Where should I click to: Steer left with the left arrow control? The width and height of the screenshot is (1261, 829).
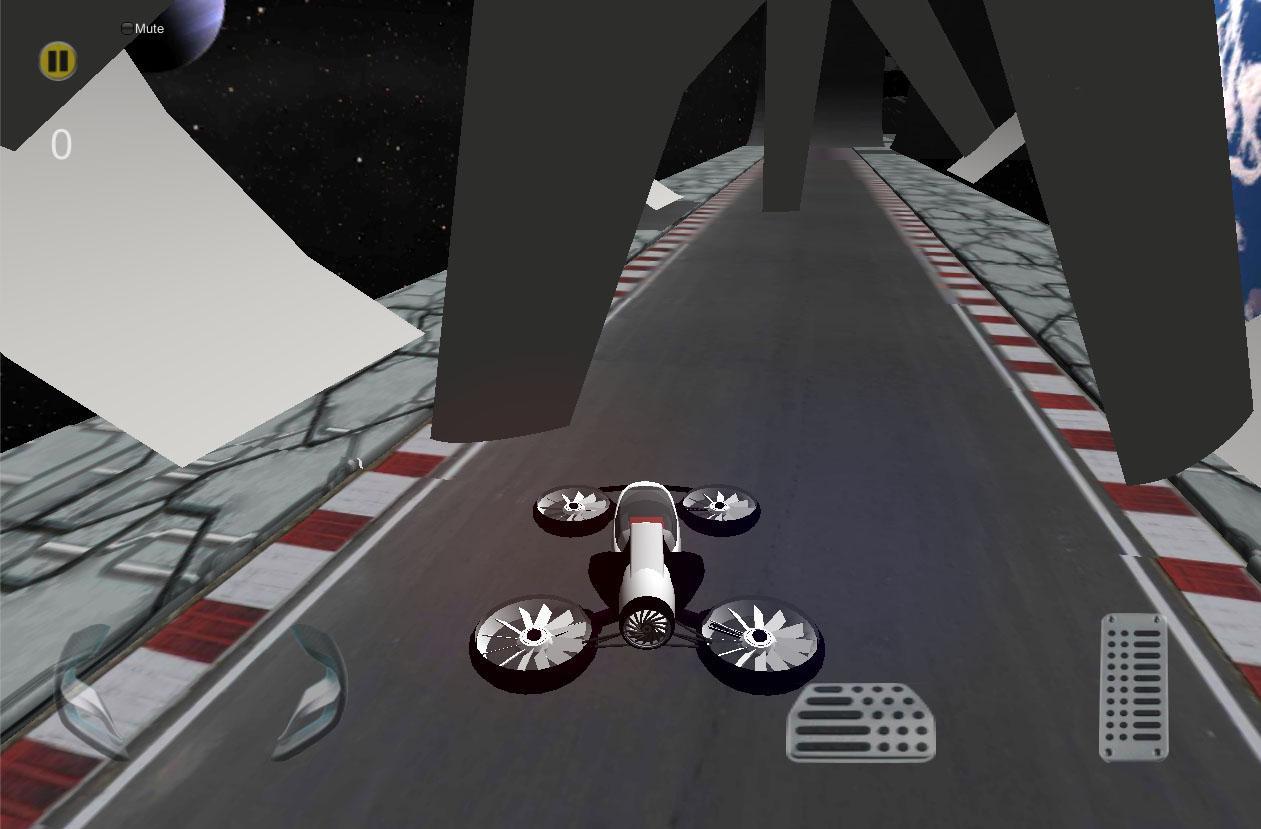pos(93,692)
